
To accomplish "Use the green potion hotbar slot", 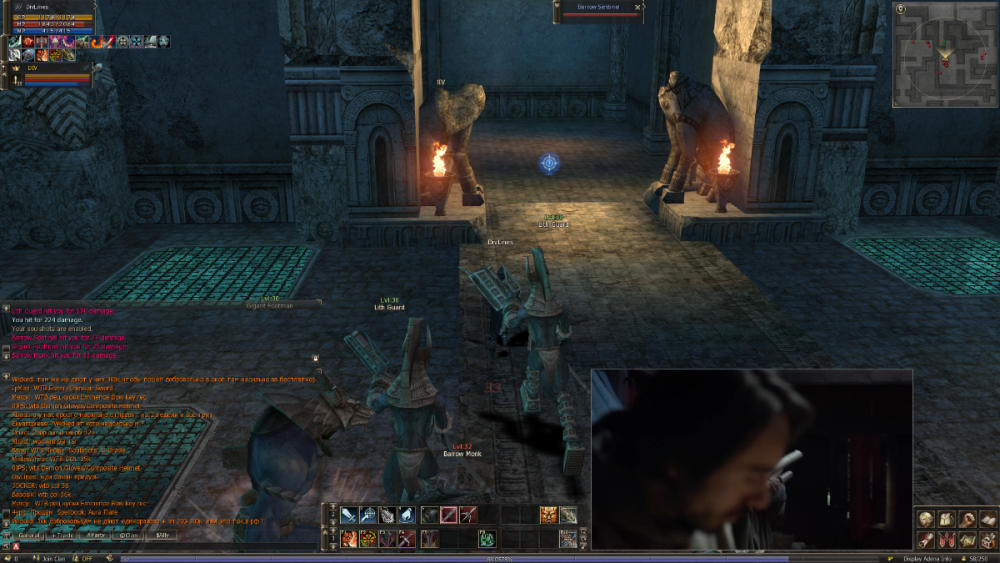I will pyautogui.click(x=486, y=539).
